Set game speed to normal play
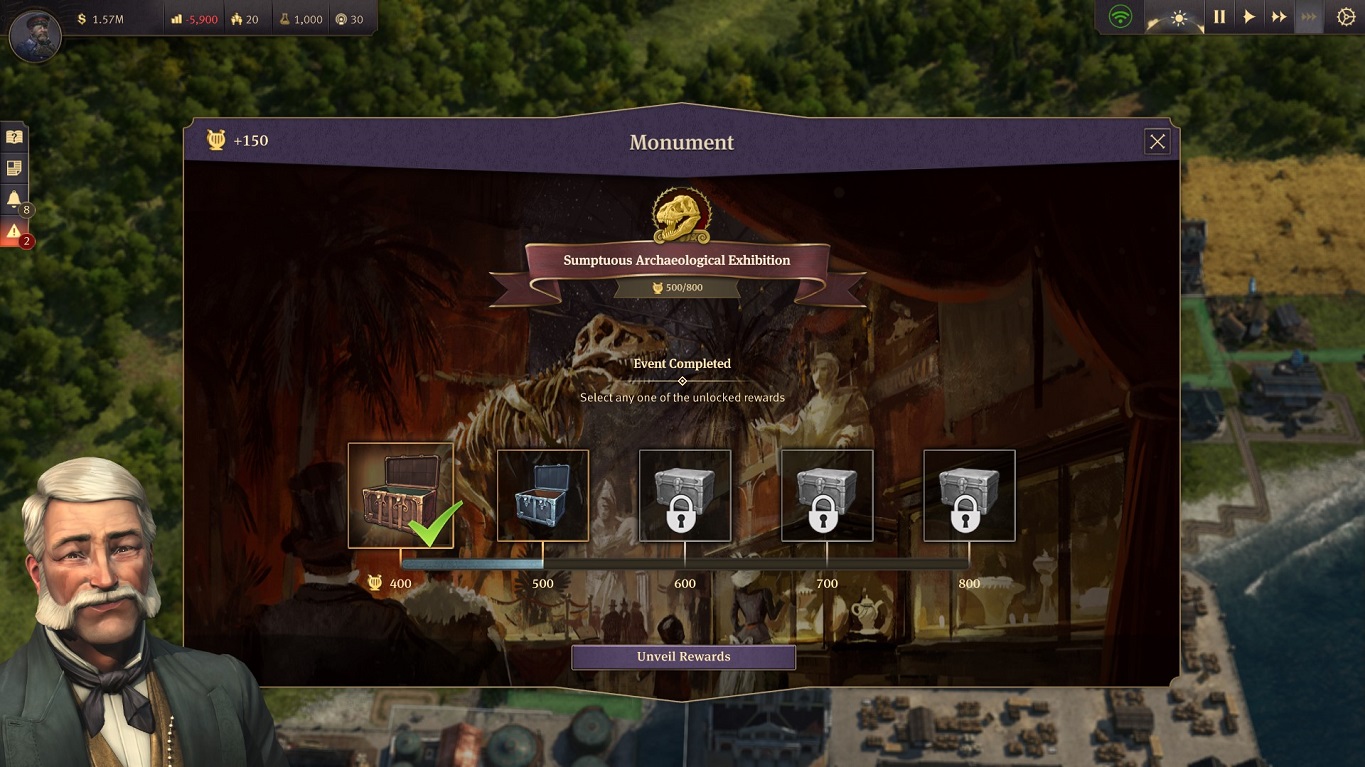Image resolution: width=1365 pixels, height=767 pixels. coord(1249,17)
